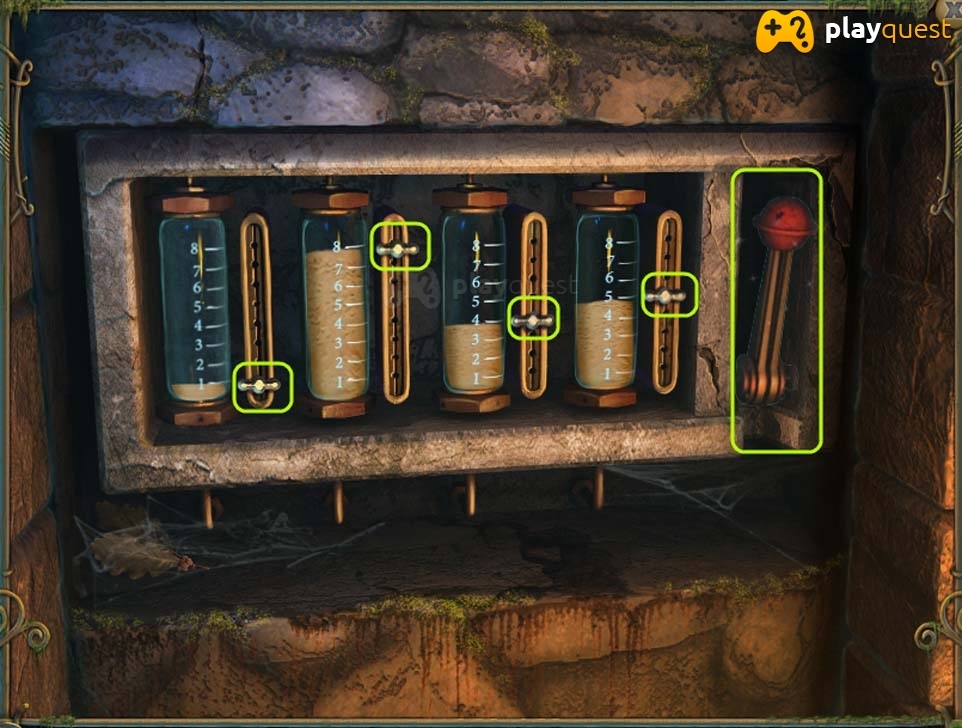Click the slider knob beside the fullest sand tube
The image size is (962, 728).
pos(399,247)
